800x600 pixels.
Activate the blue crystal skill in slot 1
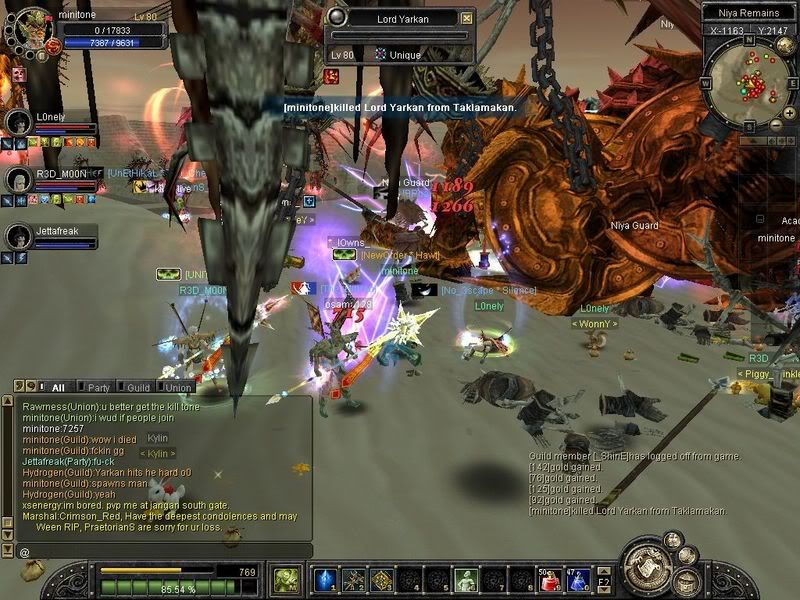pyautogui.click(x=324, y=579)
